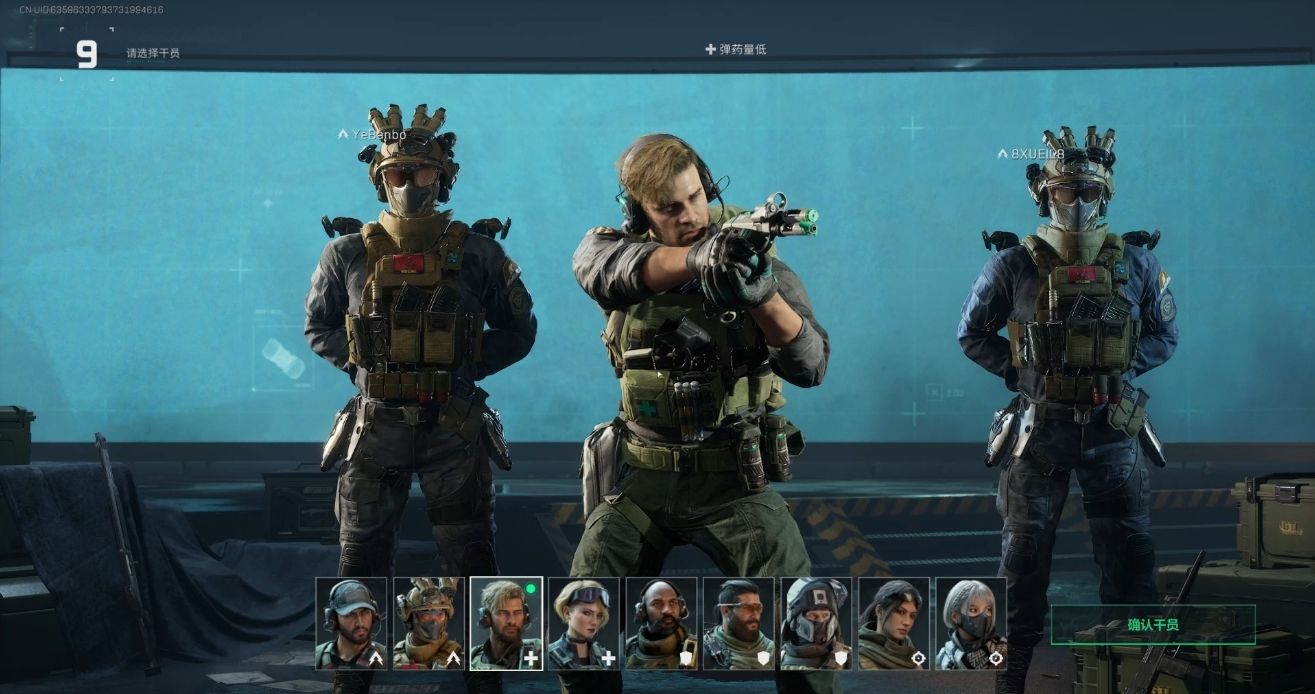Select the blond medic with green dot

(506, 623)
